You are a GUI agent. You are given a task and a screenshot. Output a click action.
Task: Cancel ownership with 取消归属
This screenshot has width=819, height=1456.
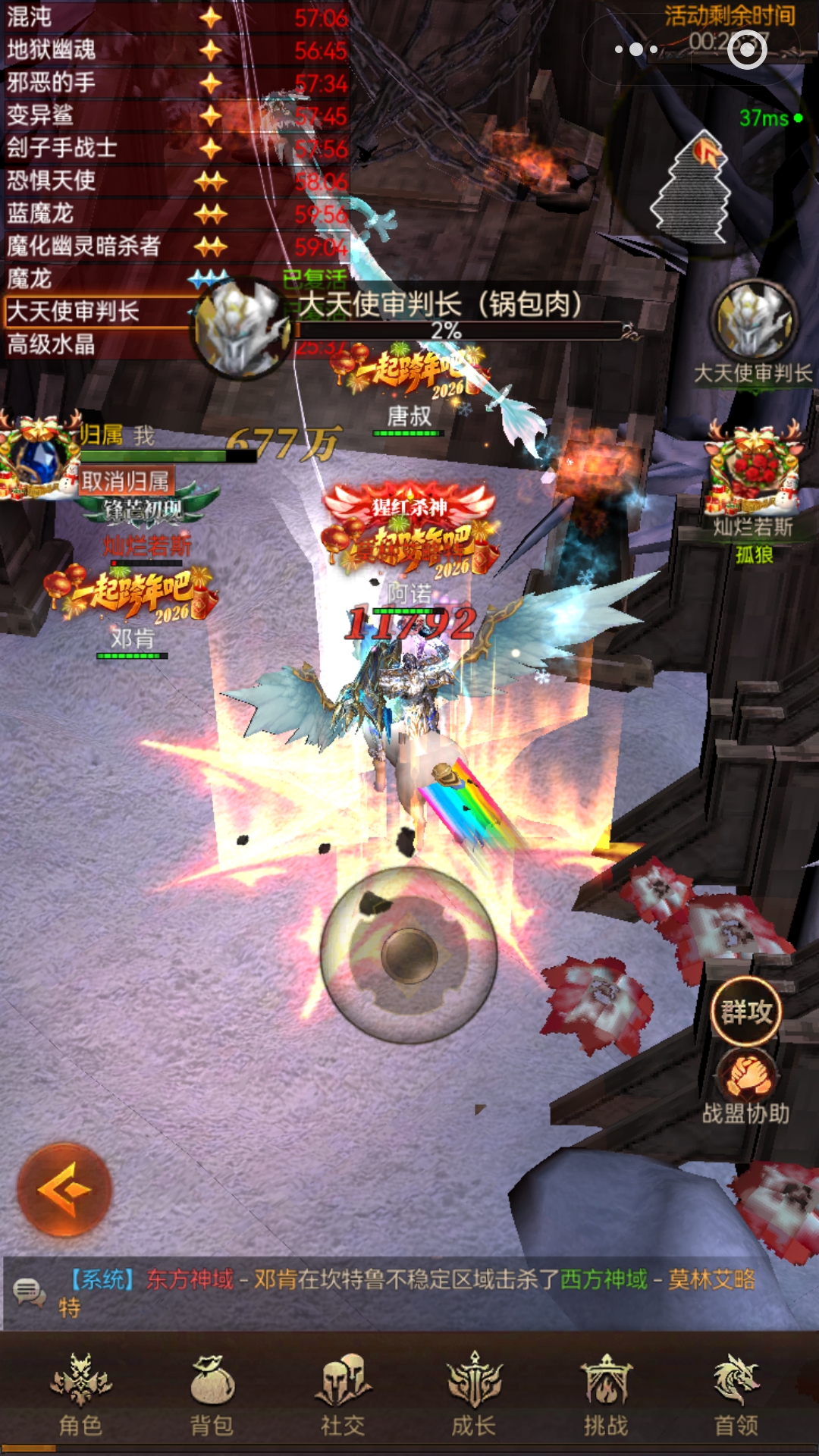(126, 482)
